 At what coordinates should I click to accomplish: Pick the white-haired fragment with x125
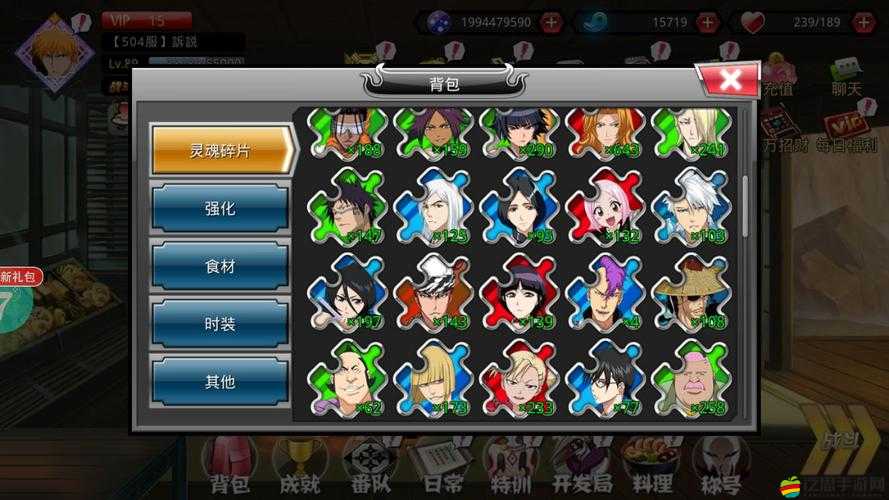[432, 205]
